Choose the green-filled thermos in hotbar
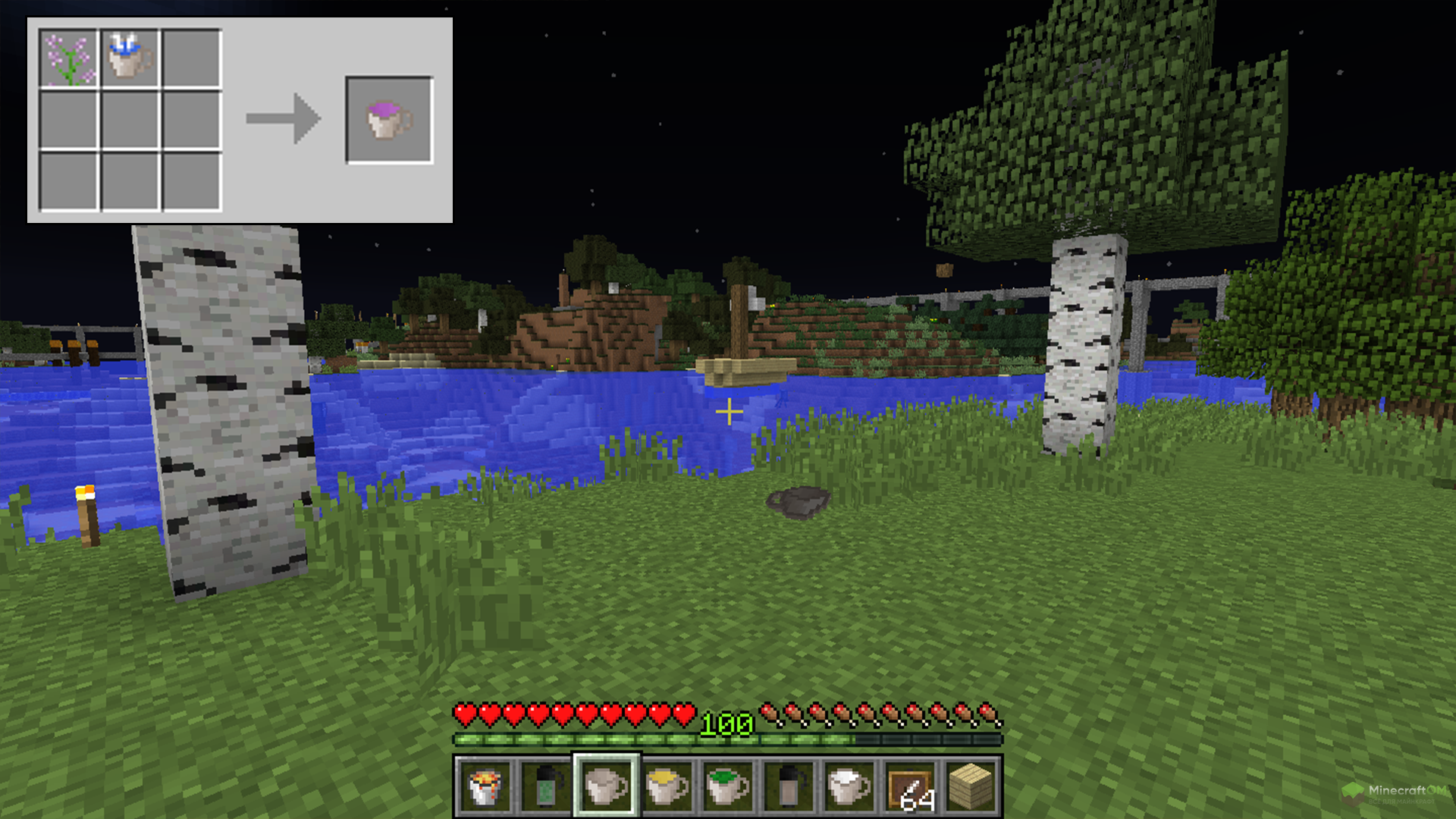Viewport: 1456px width, 819px height. (x=546, y=786)
